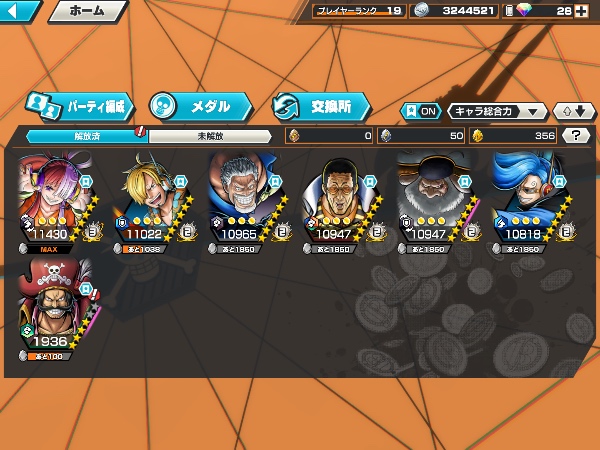Toggle the bookmark ON filter
Image resolution: width=600 pixels, height=450 pixels.
click(421, 111)
